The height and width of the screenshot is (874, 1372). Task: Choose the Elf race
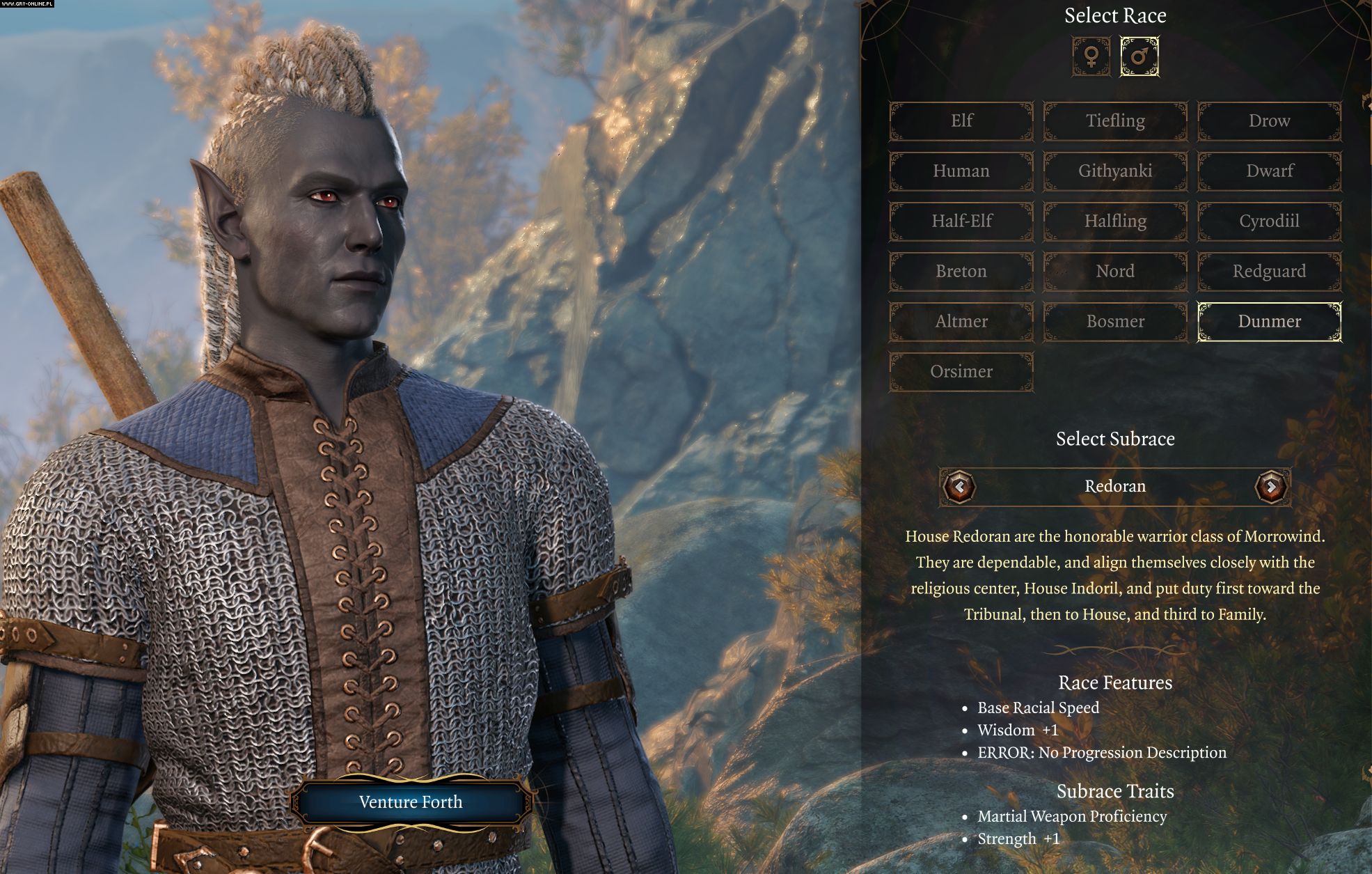click(x=961, y=121)
